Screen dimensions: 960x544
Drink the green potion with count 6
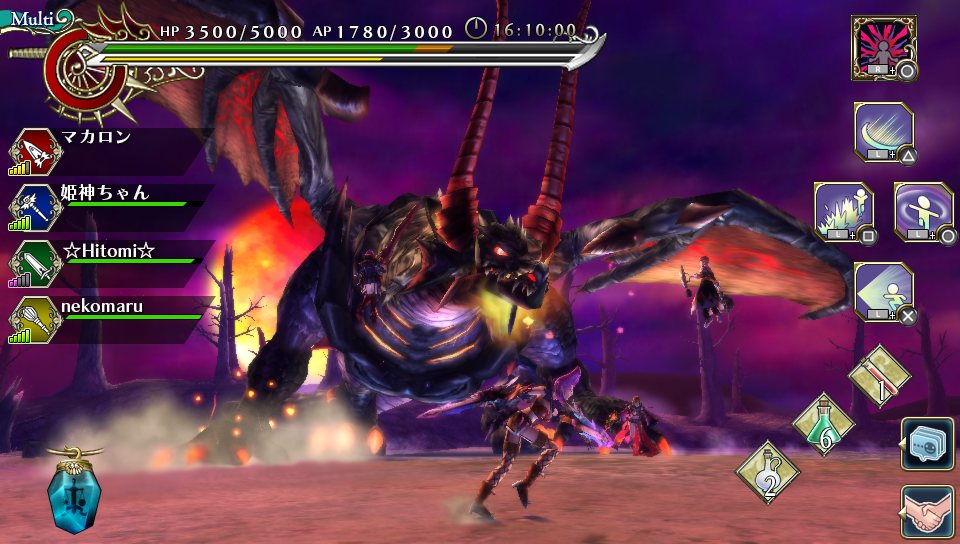823,423
